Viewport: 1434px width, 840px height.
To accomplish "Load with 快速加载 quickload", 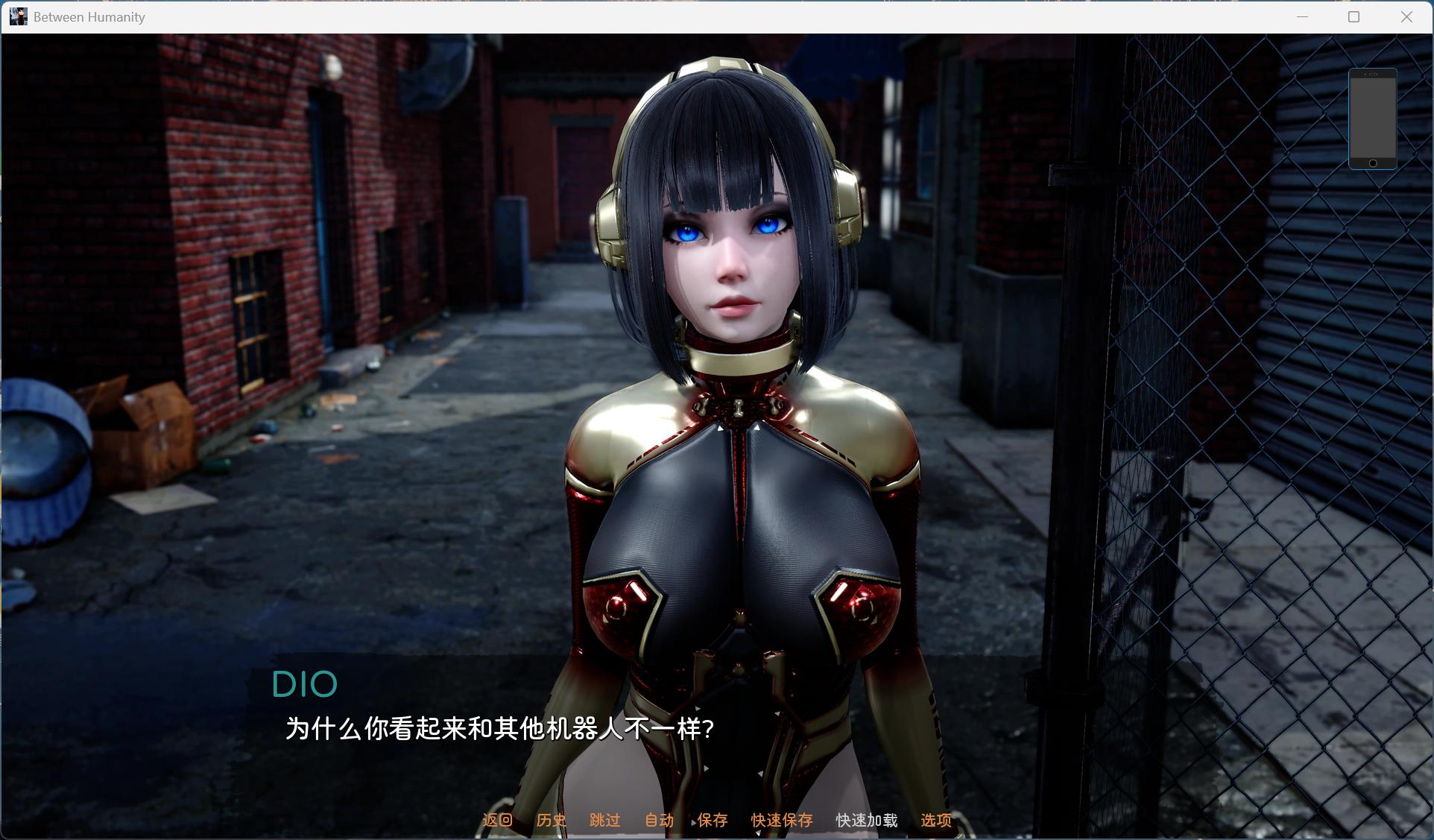I will (x=867, y=820).
